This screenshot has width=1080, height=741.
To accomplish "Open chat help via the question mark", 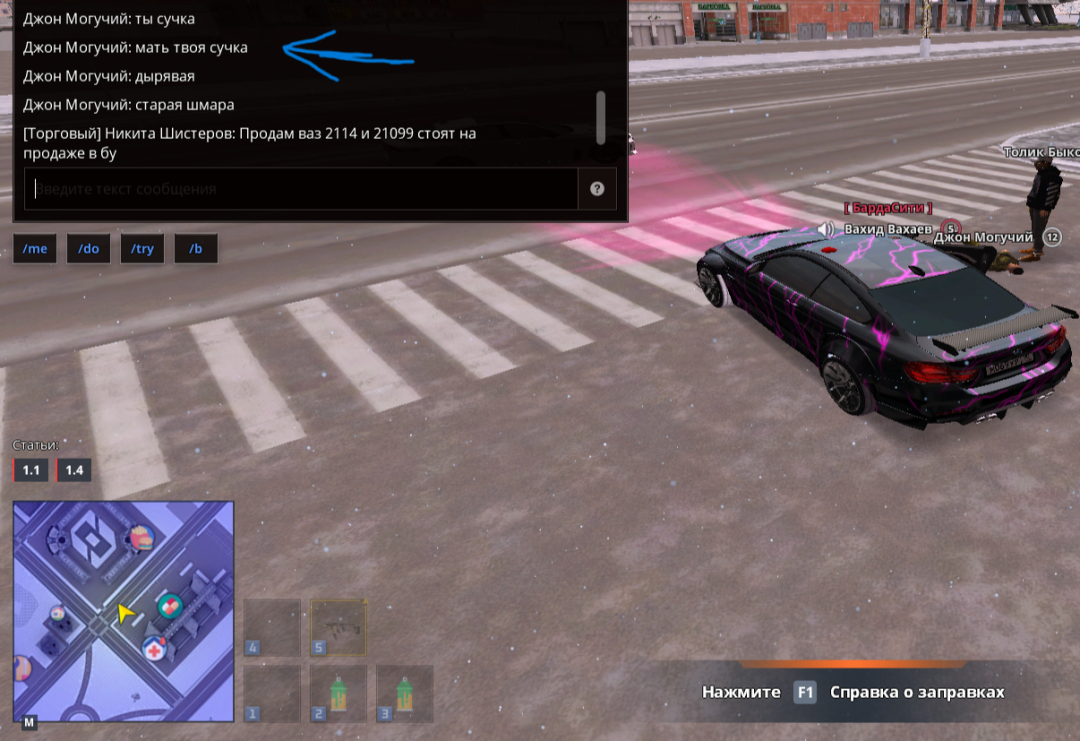I will coord(597,189).
